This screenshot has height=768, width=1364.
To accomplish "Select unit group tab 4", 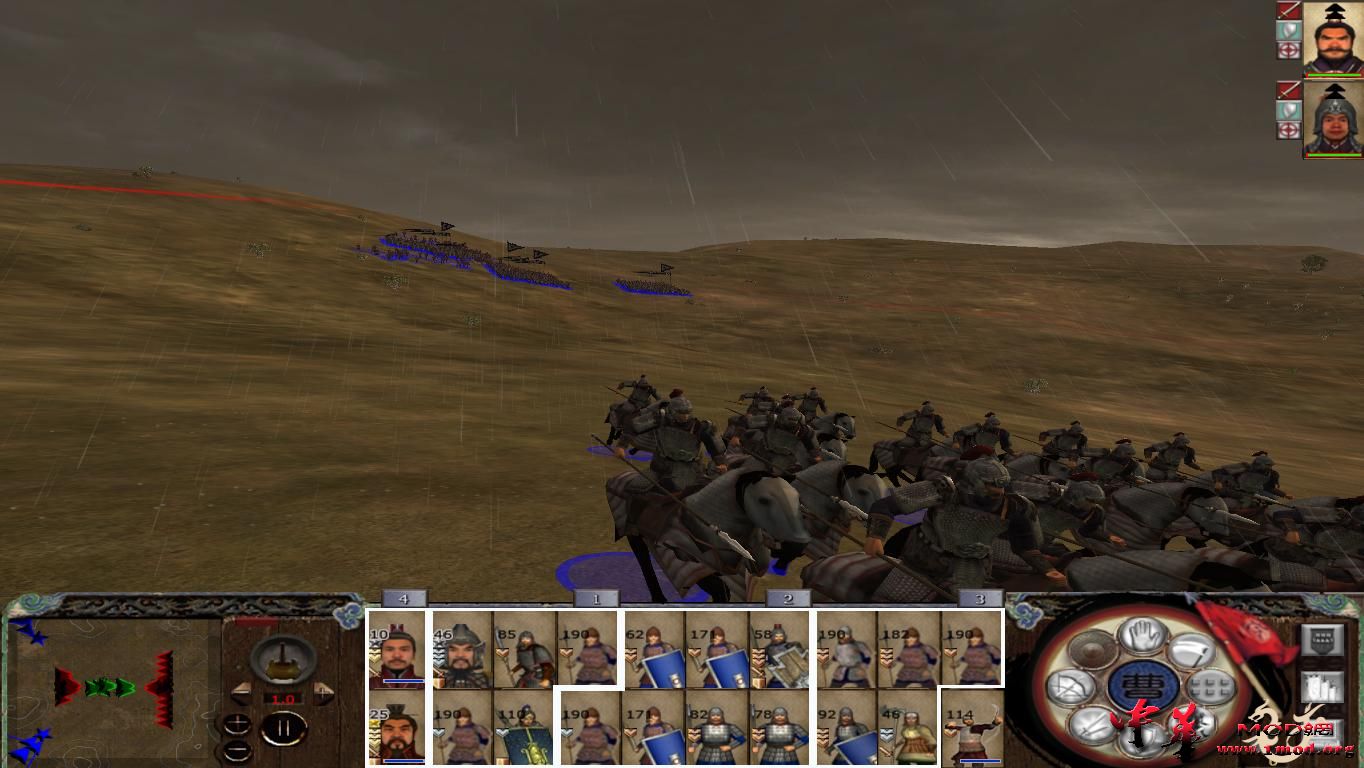I will click(406, 598).
